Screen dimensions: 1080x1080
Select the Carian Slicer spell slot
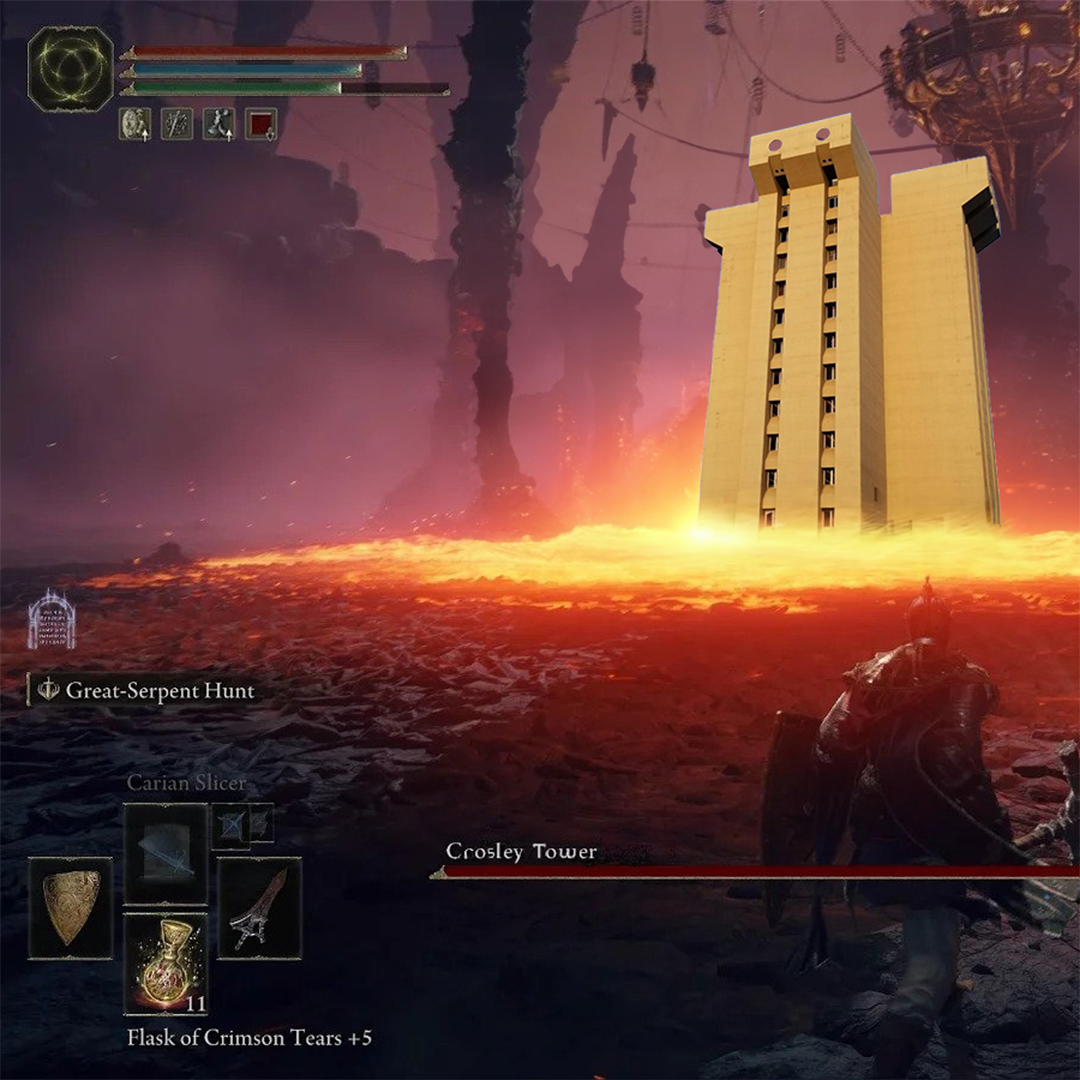pyautogui.click(x=165, y=854)
